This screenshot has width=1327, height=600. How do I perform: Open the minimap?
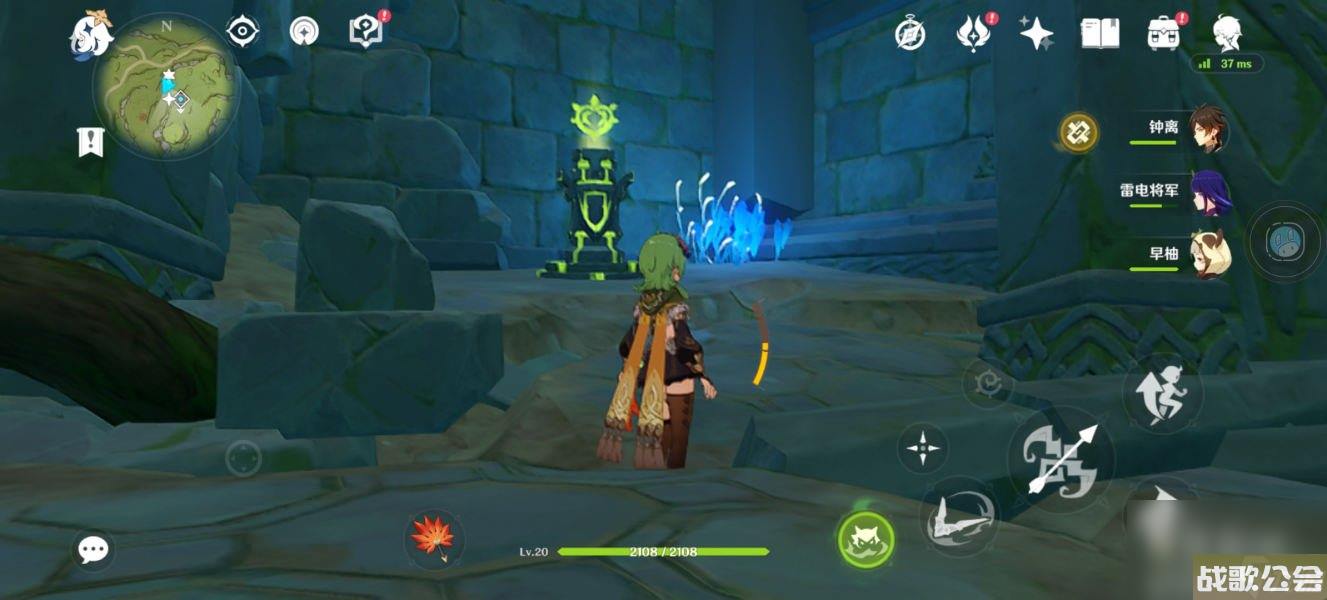tap(166, 89)
